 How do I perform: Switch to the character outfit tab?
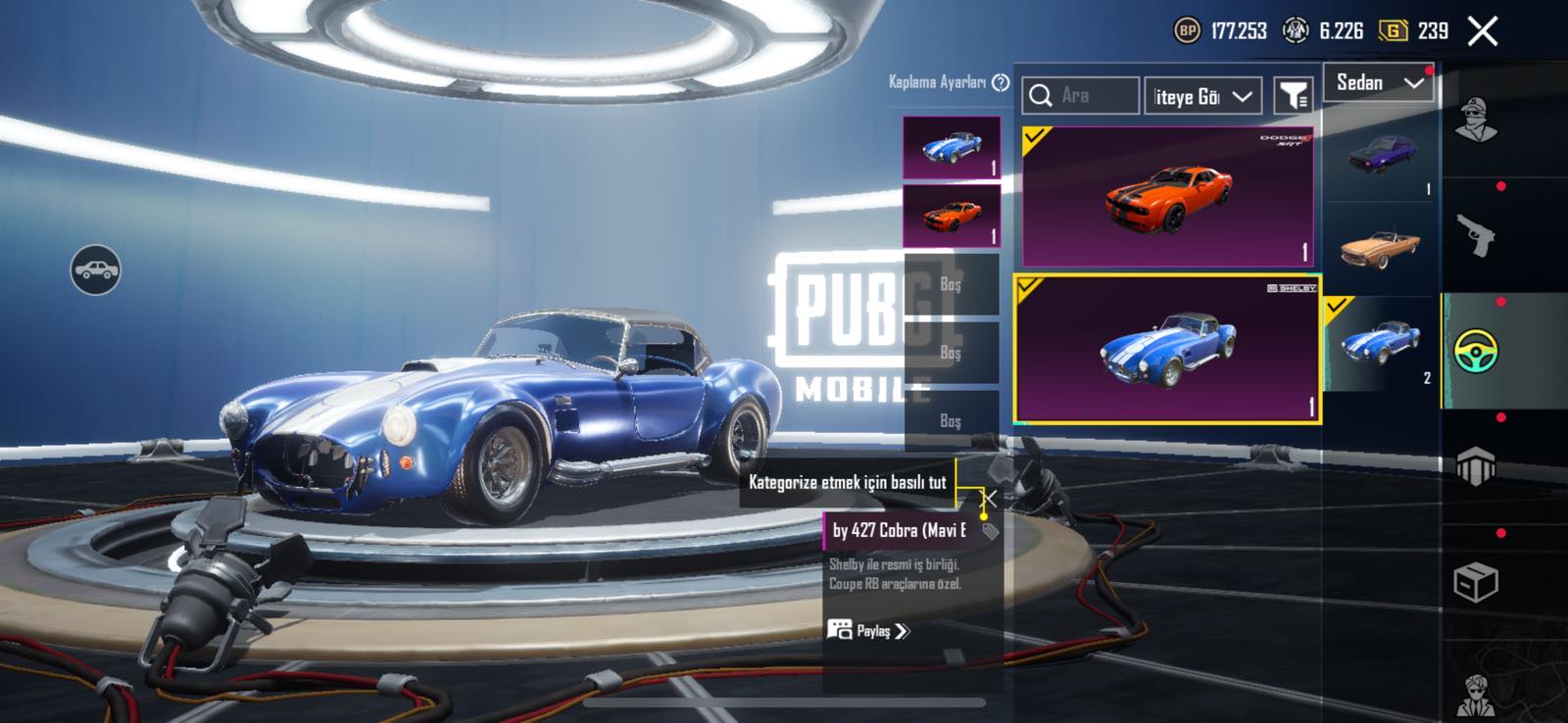click(1475, 120)
